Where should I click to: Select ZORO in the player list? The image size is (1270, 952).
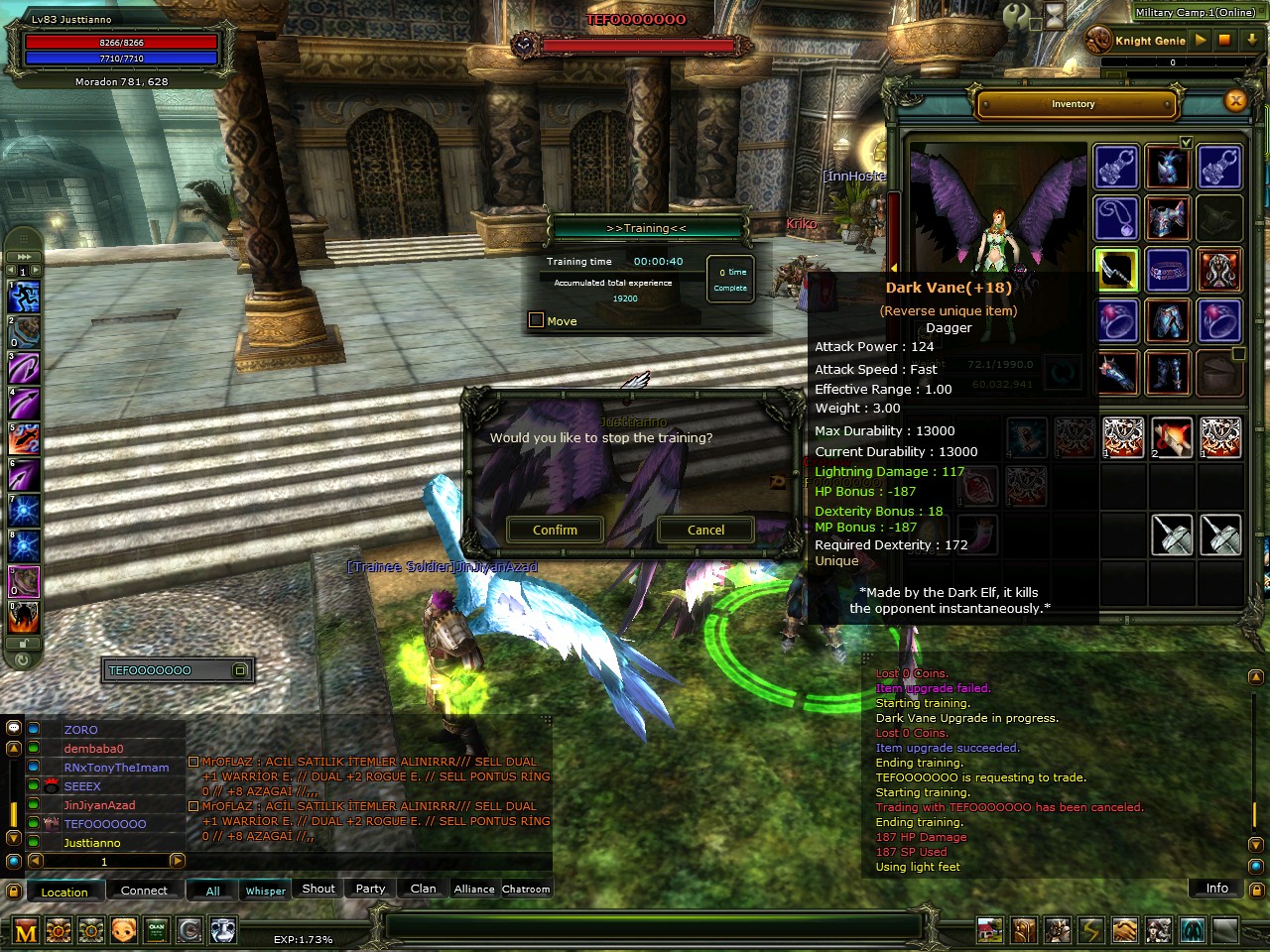click(81, 730)
